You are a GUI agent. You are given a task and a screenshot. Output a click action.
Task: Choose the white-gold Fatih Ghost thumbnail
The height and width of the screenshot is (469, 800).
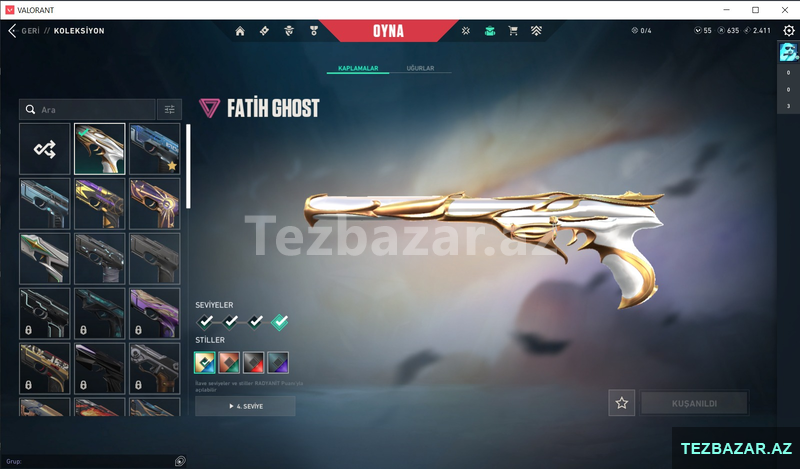[99, 148]
